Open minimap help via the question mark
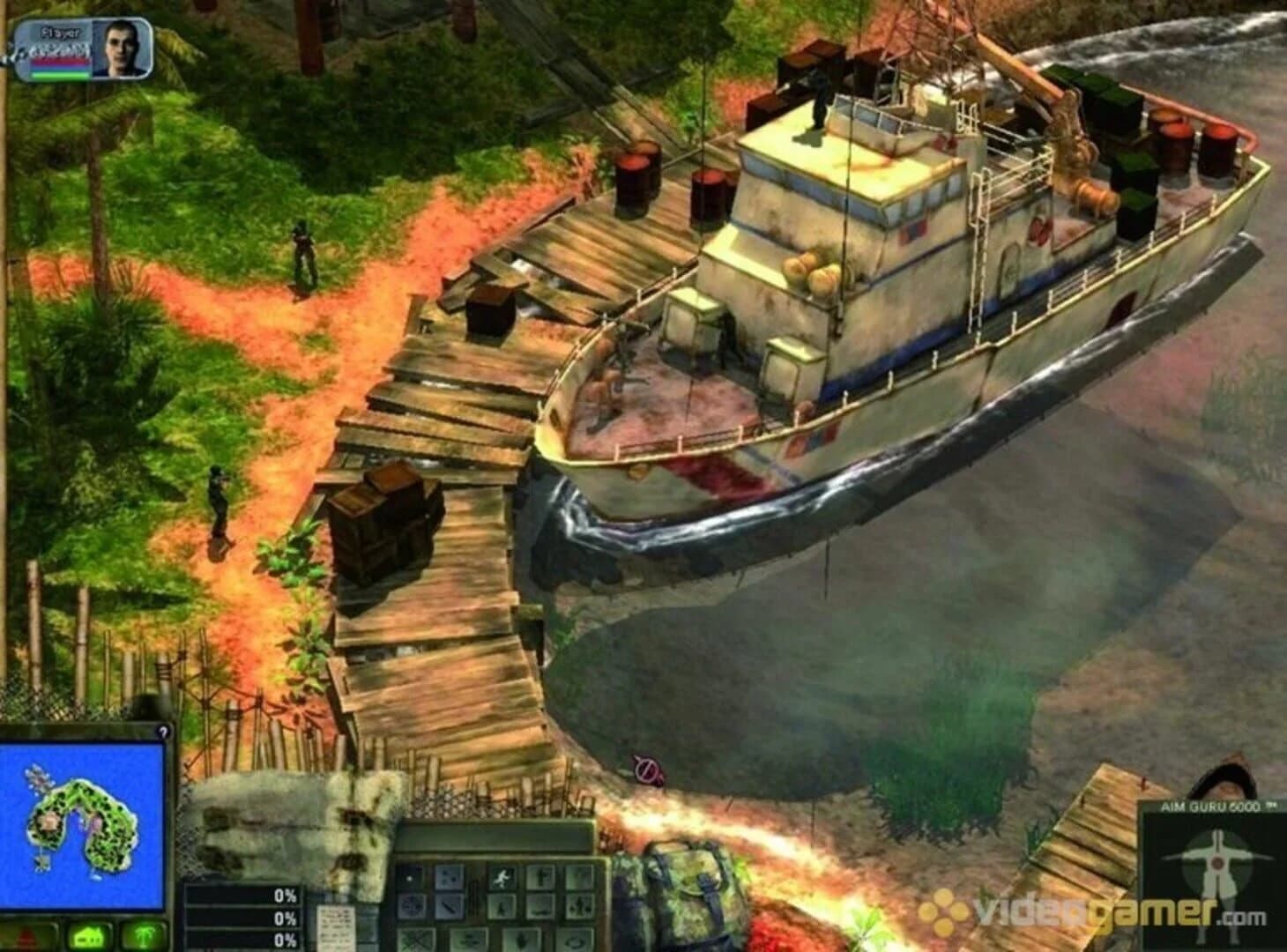 pos(161,732)
